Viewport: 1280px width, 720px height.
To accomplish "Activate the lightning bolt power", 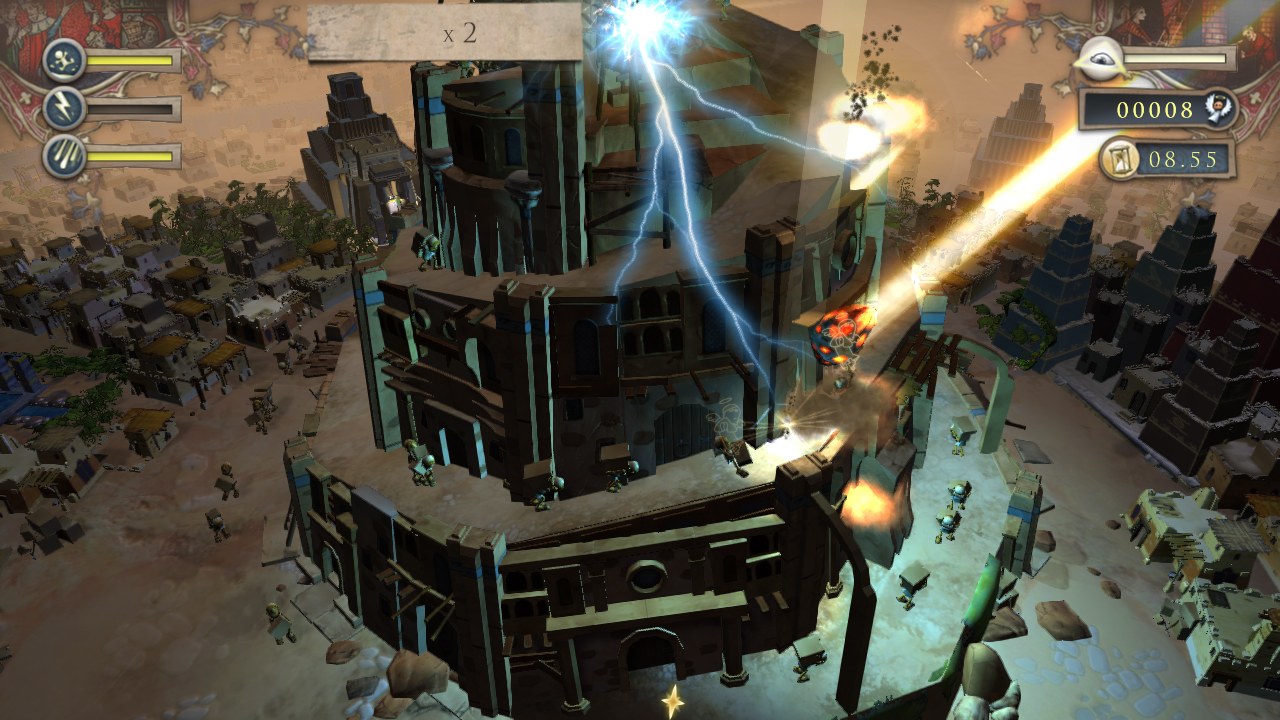I will (63, 108).
